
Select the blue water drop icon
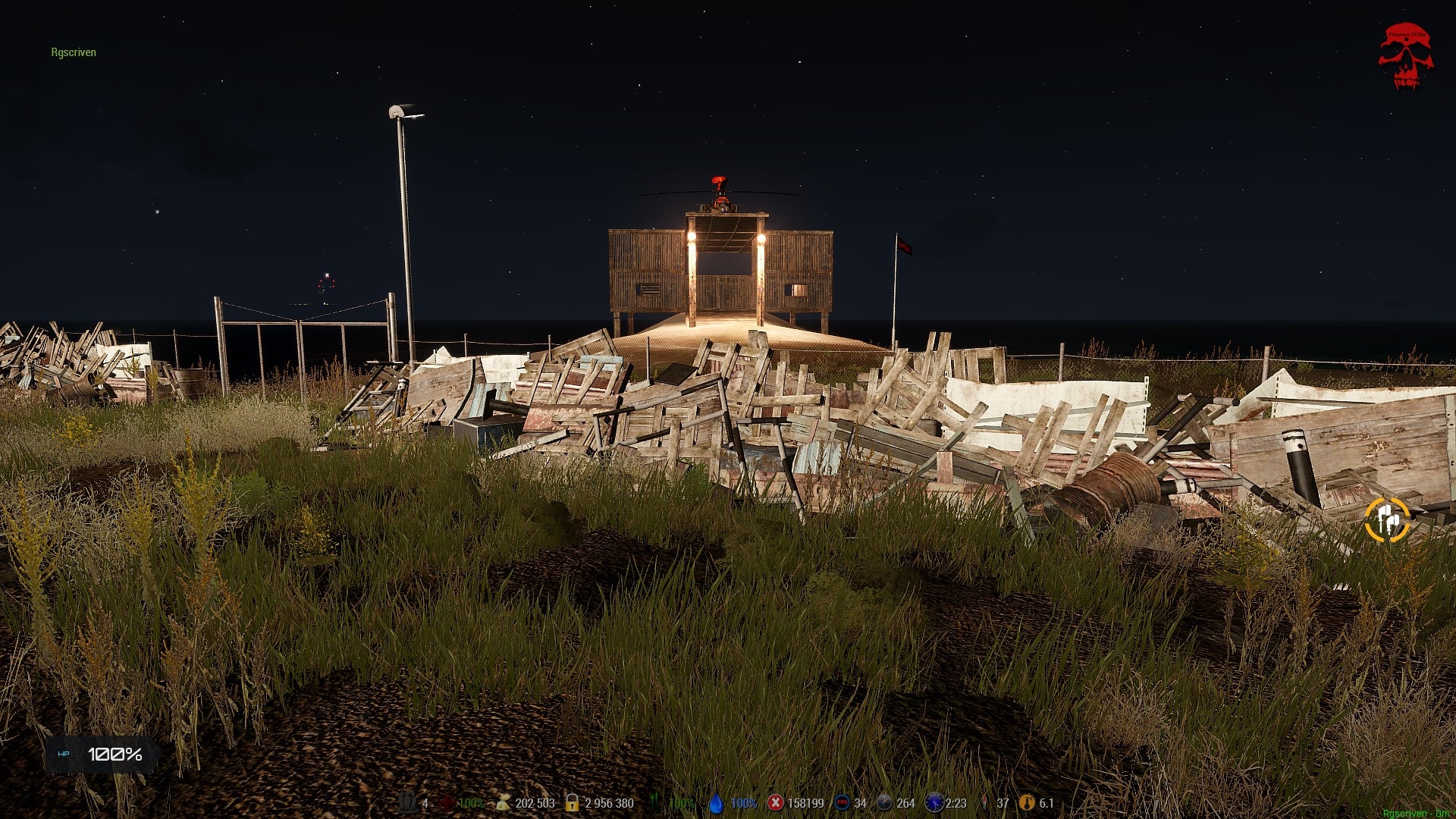tap(716, 803)
